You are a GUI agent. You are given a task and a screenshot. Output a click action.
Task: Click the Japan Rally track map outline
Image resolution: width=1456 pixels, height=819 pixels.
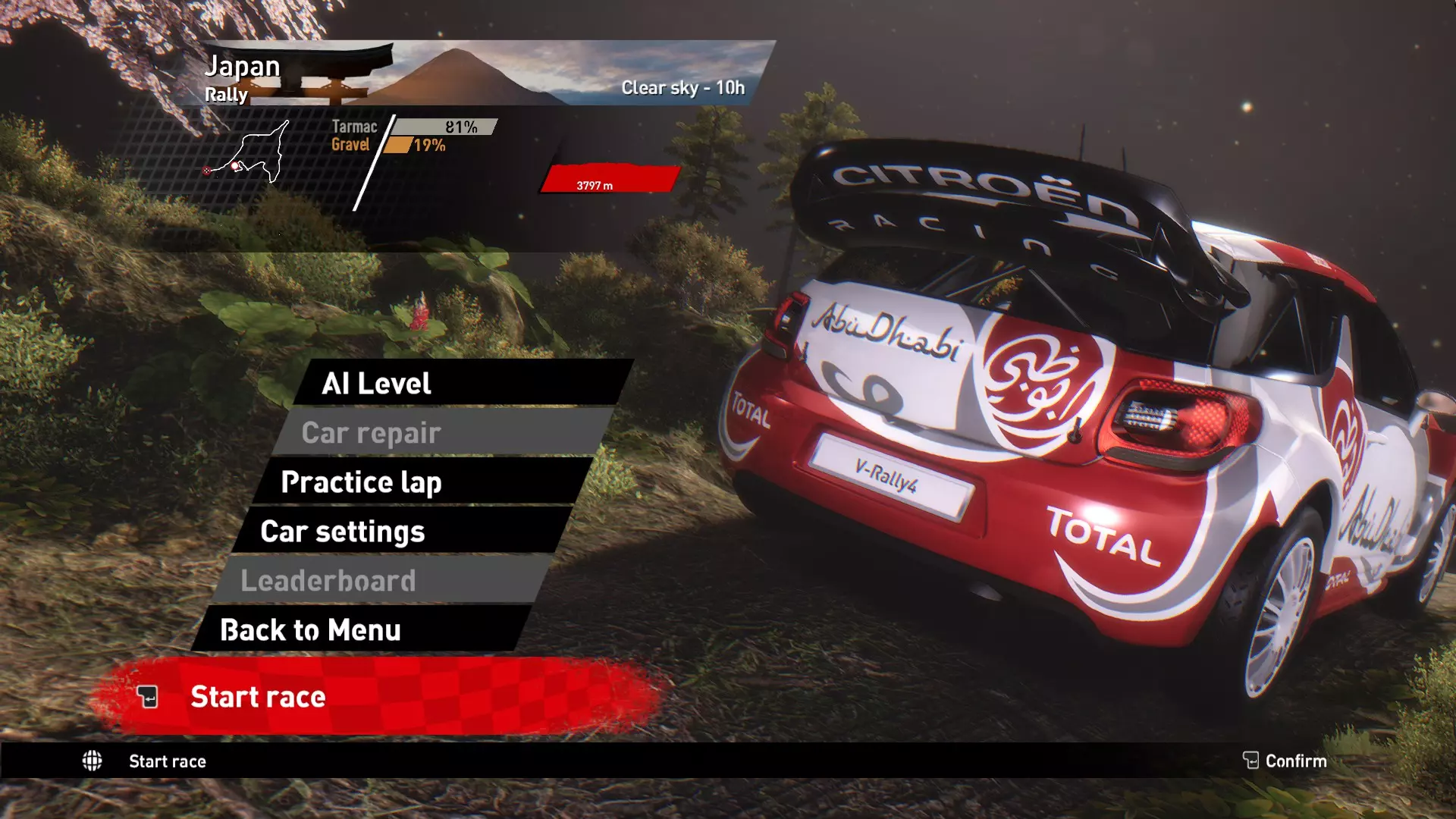click(254, 155)
